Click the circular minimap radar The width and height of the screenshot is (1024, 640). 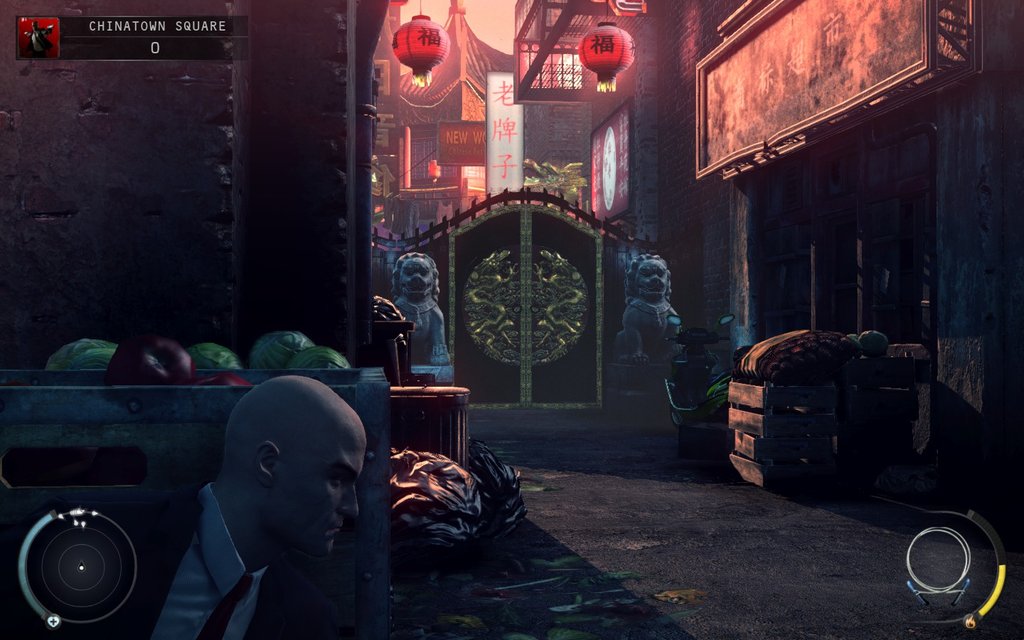[80, 567]
